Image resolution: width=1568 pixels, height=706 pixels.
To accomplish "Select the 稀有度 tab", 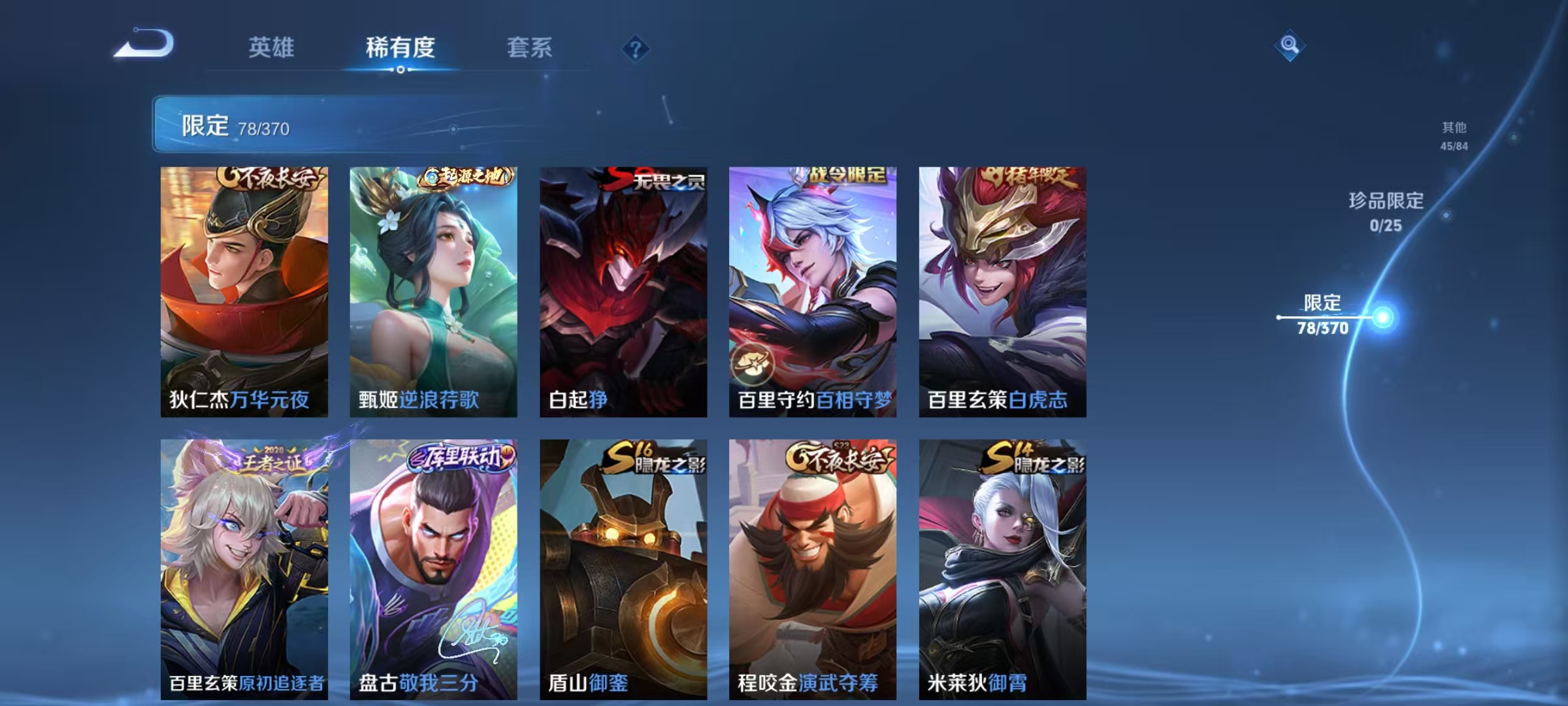I will coord(400,48).
